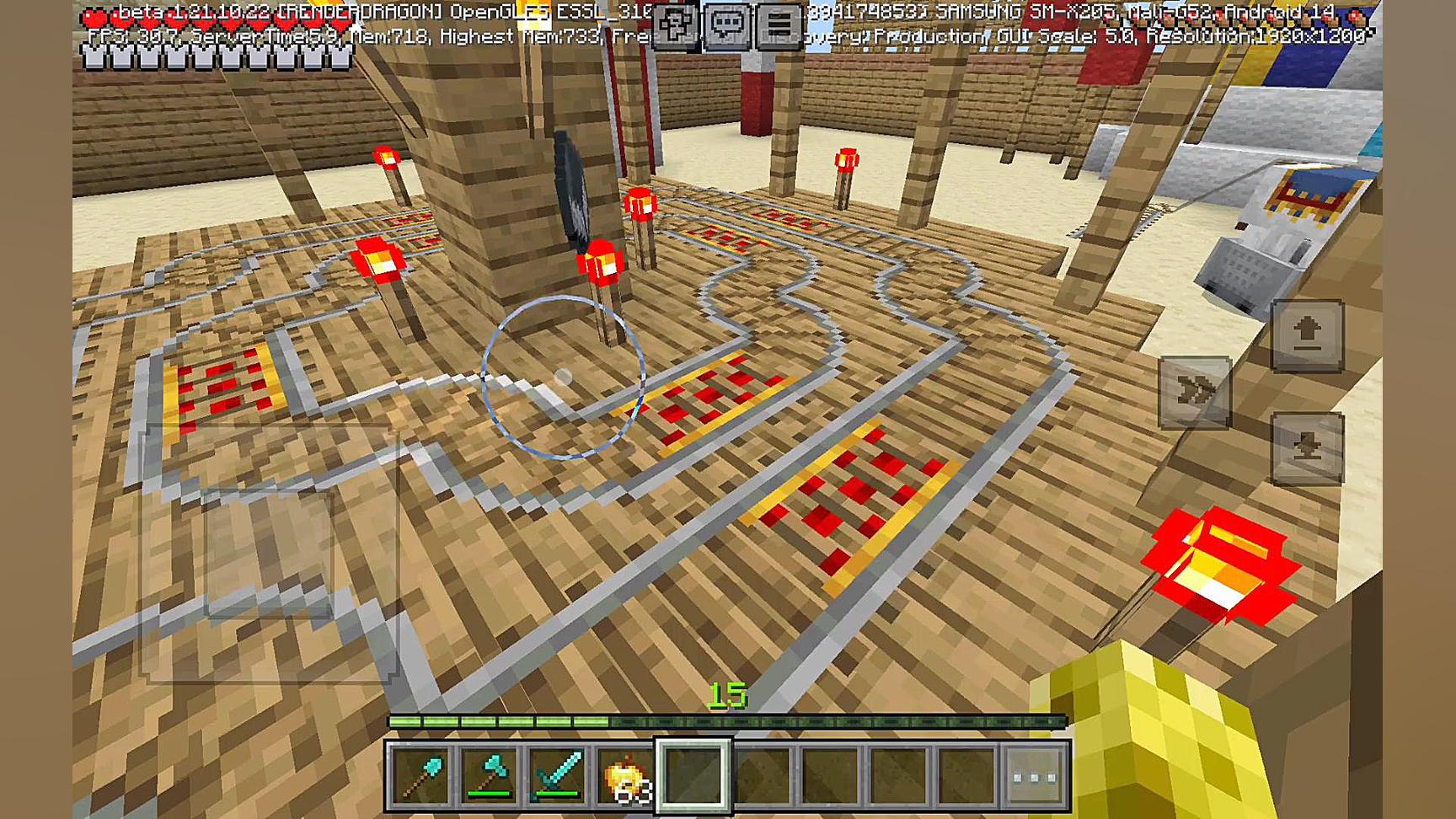
Task: Choose the golden apple stack of 63
Action: click(x=626, y=775)
